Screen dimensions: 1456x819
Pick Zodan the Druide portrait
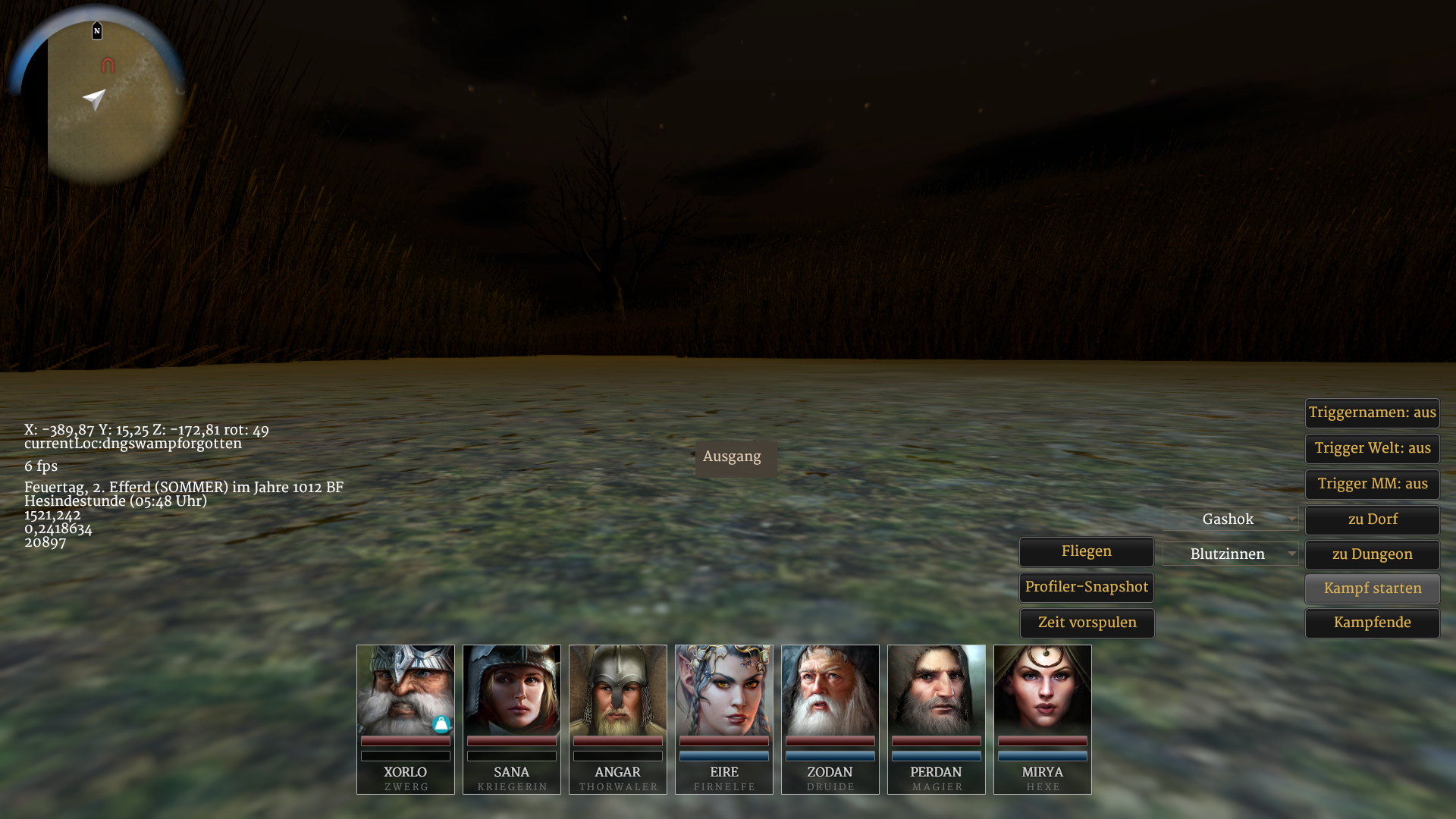[x=830, y=690]
